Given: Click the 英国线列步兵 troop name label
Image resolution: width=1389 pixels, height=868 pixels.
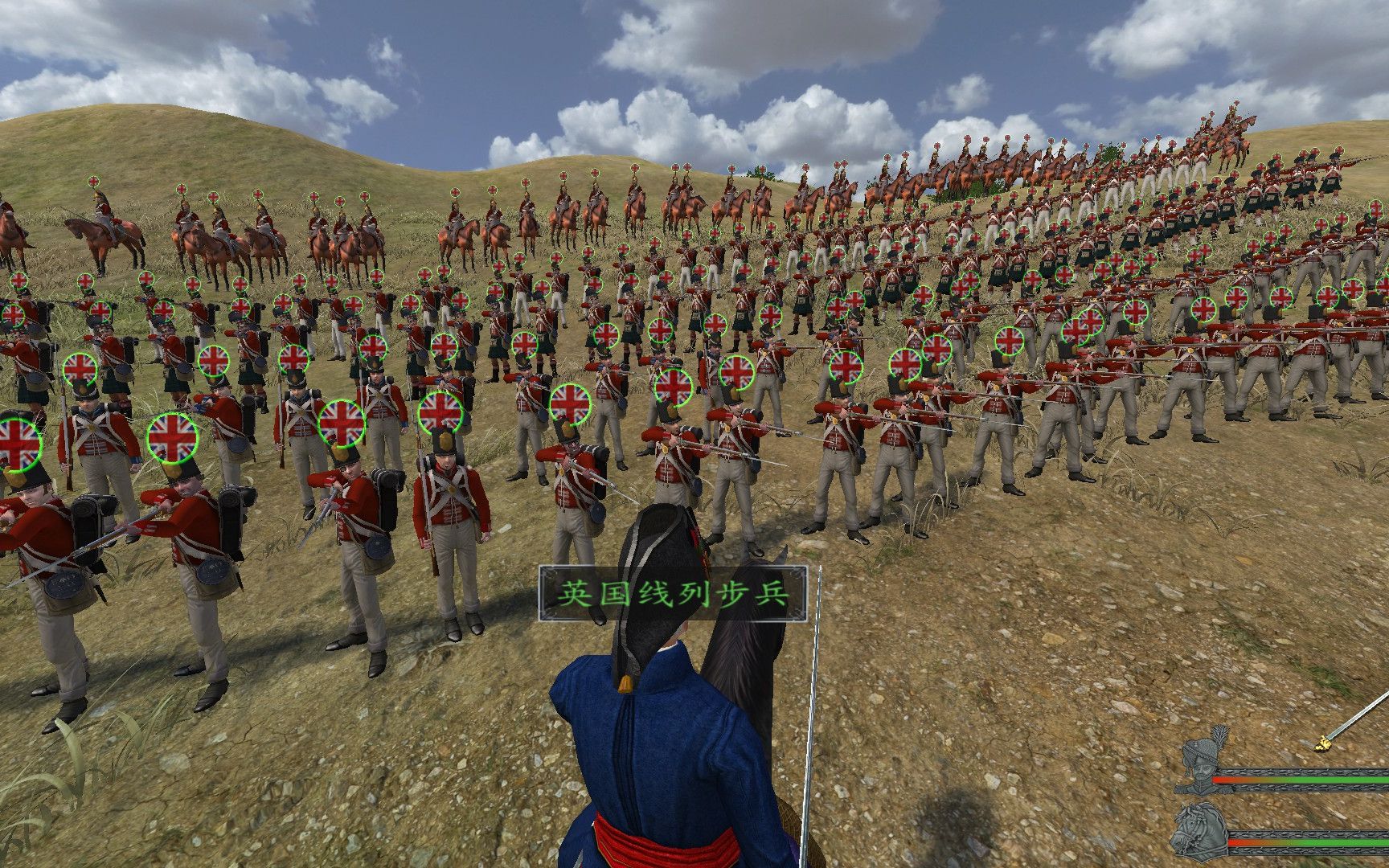Looking at the screenshot, I should point(672,594).
